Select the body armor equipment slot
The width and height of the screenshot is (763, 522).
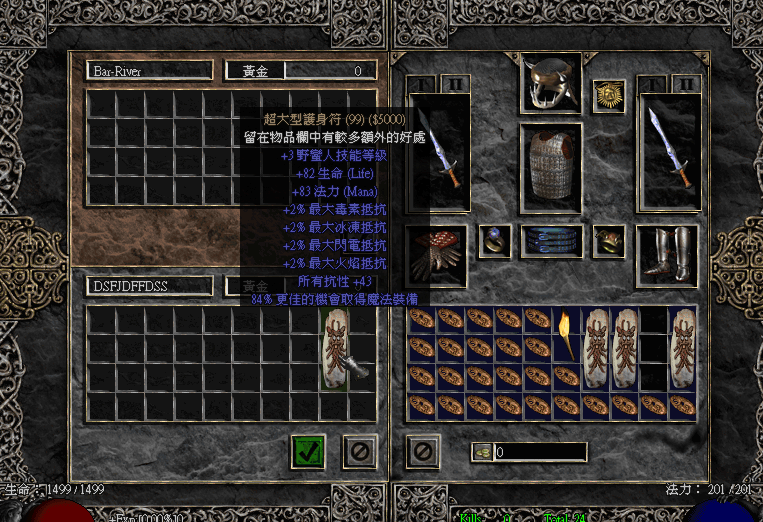pyautogui.click(x=550, y=164)
